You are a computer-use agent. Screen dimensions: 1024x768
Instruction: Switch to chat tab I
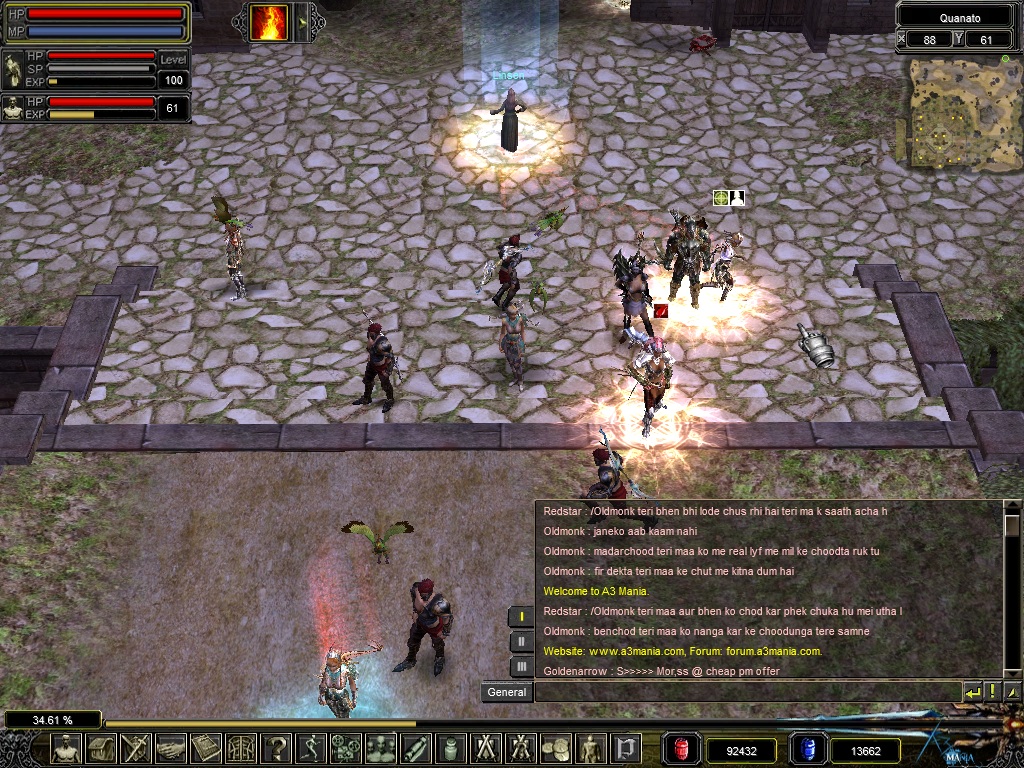pyautogui.click(x=522, y=617)
